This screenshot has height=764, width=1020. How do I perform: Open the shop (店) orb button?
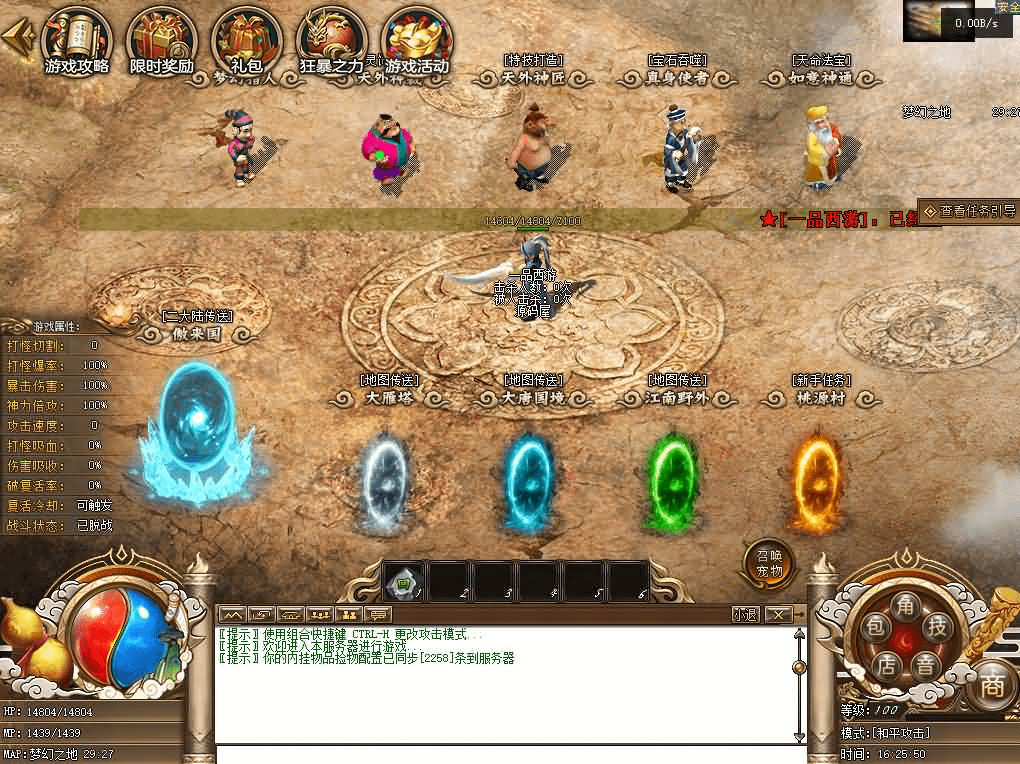tap(886, 664)
